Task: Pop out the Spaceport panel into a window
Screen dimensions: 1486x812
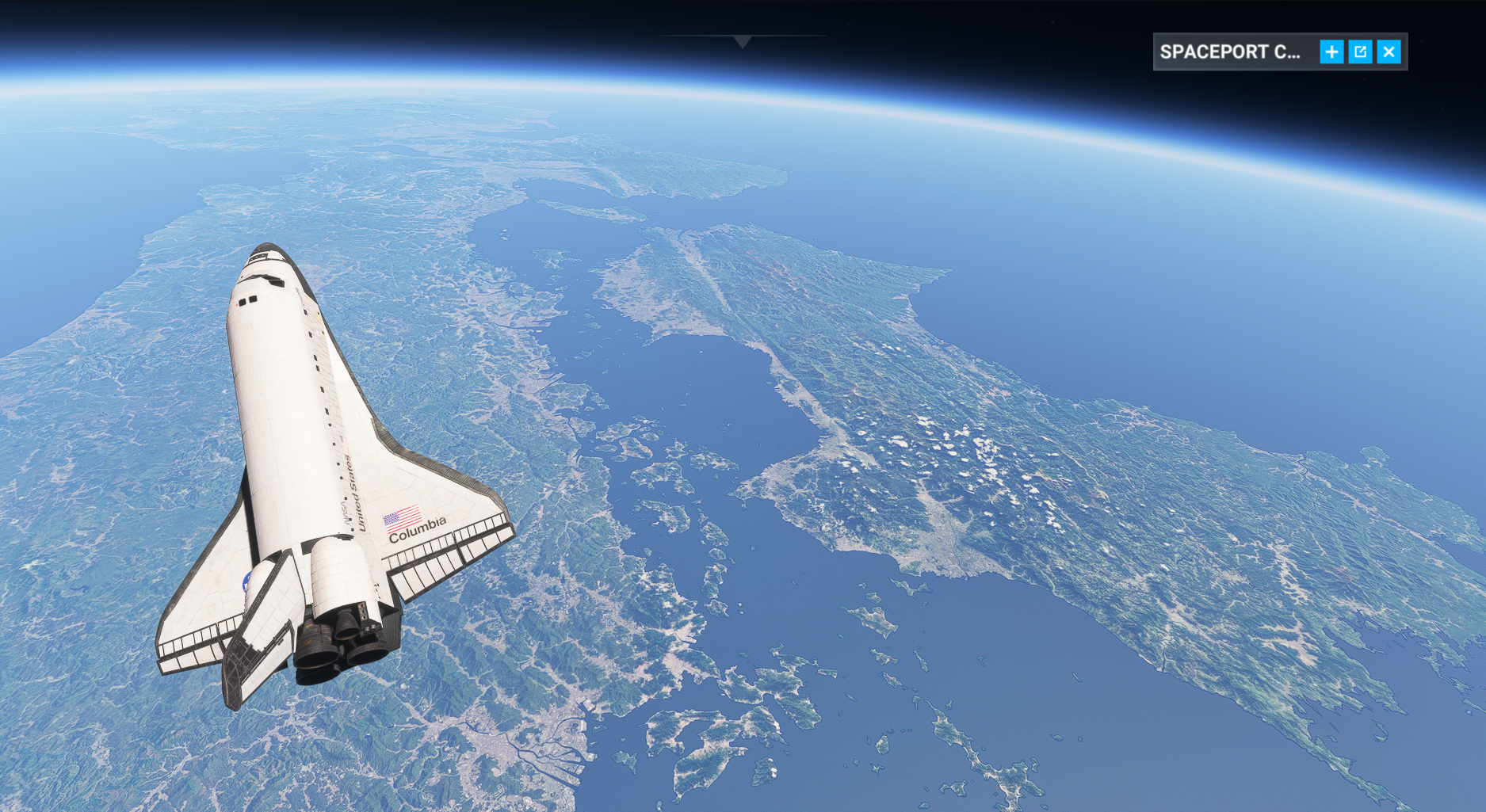Action: click(1360, 52)
